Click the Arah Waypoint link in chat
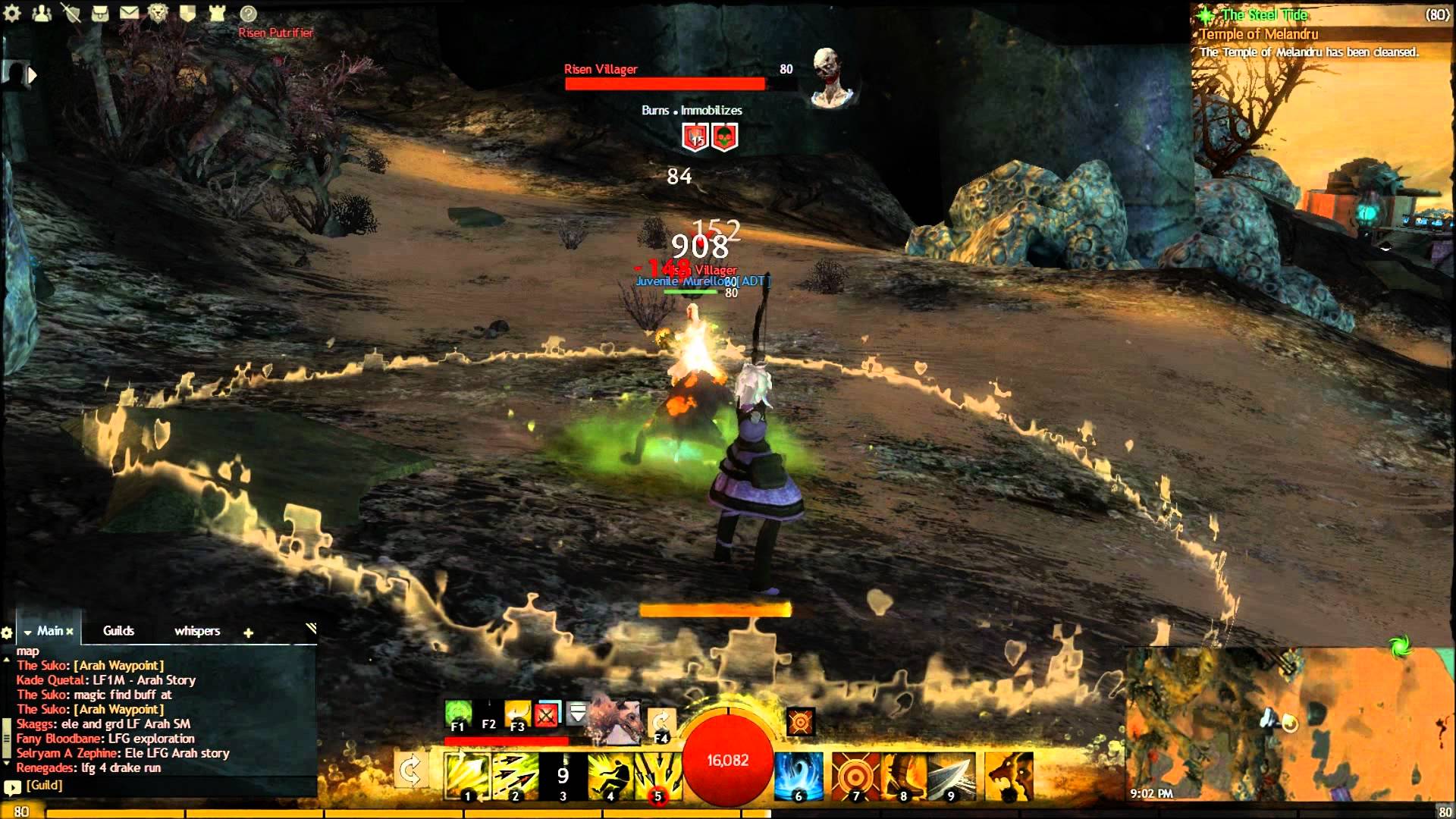Image resolution: width=1456 pixels, height=819 pixels. tap(119, 666)
